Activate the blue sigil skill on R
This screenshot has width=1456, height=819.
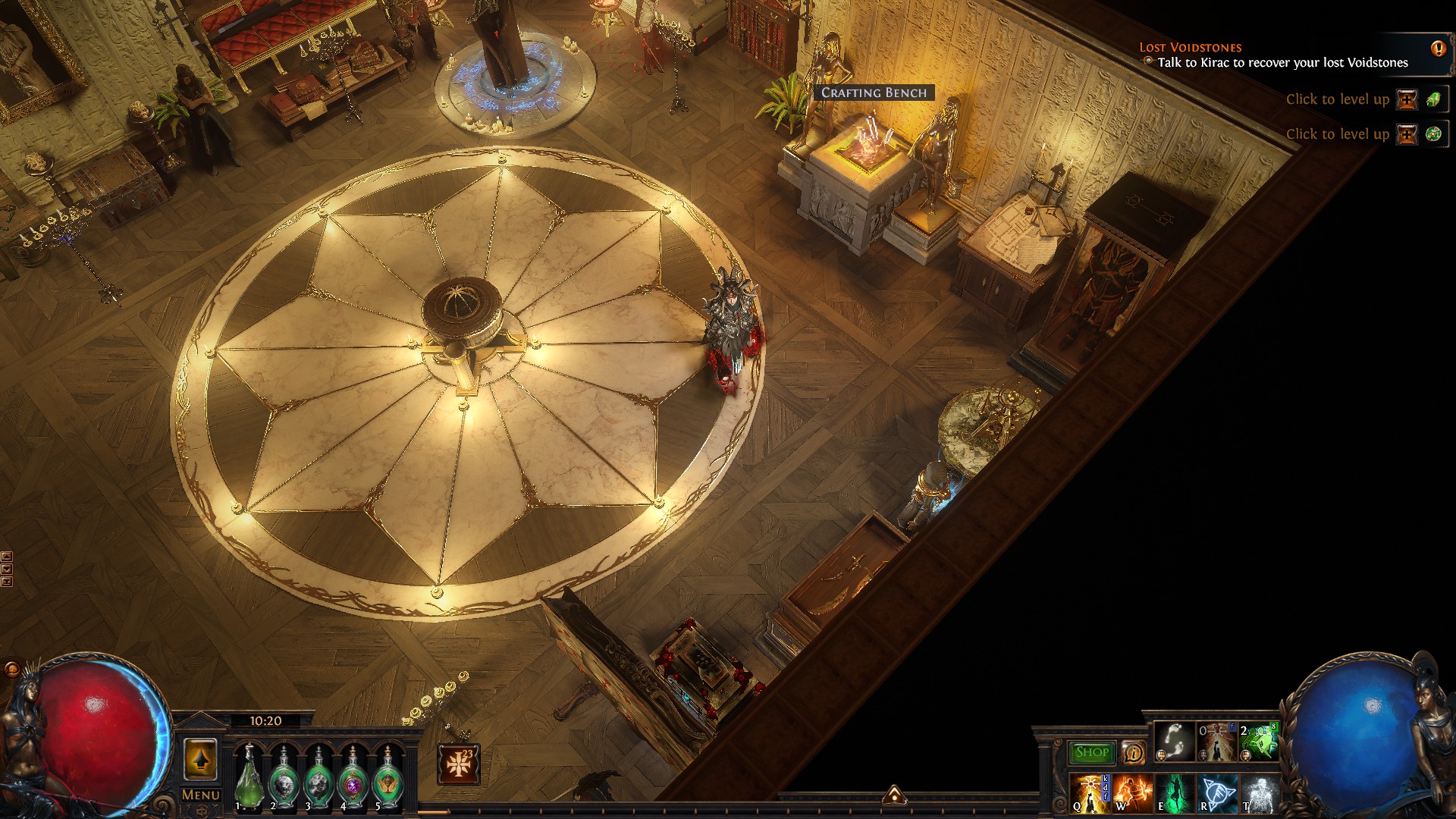pos(1217,793)
